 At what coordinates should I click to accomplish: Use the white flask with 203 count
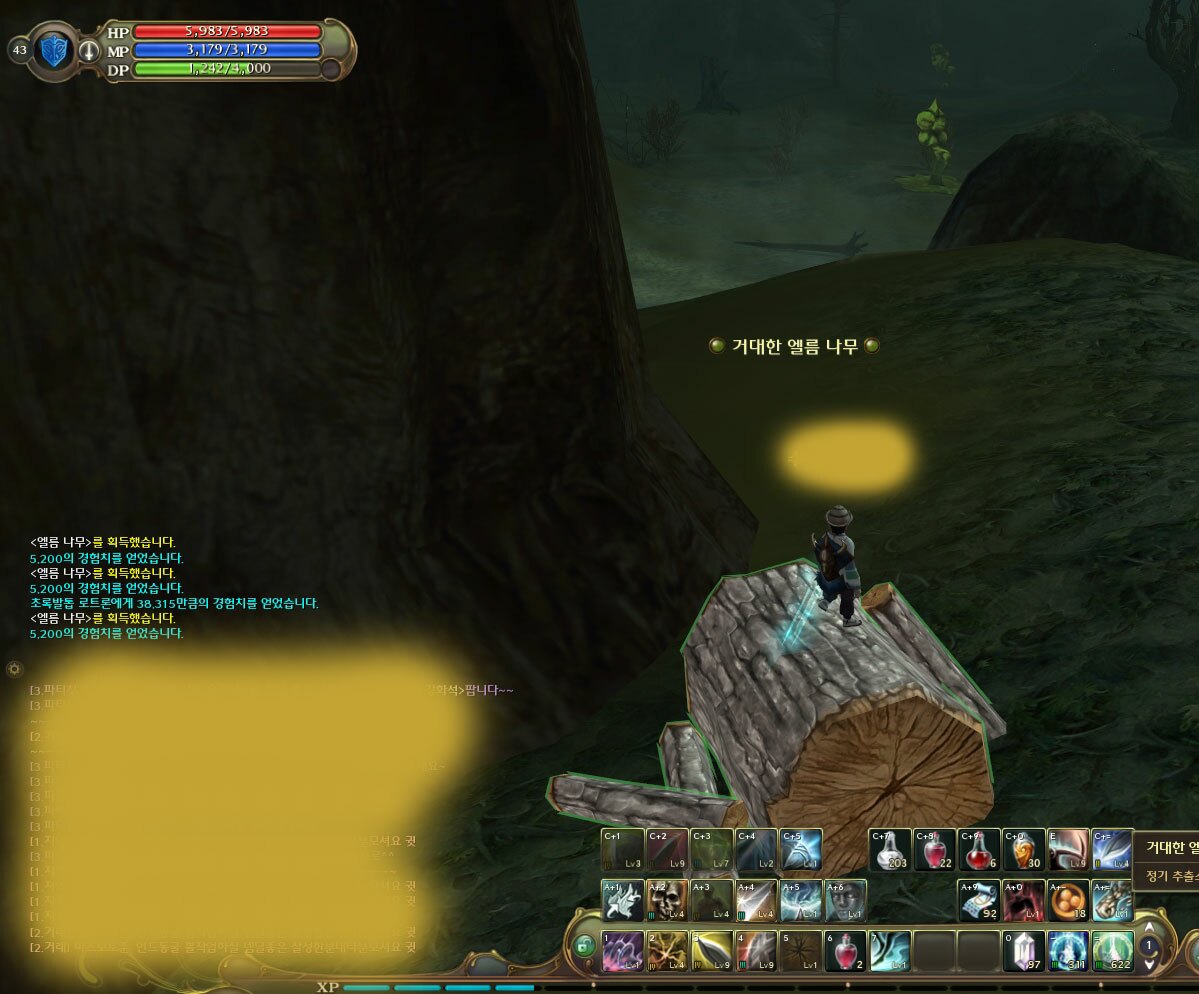tap(889, 849)
